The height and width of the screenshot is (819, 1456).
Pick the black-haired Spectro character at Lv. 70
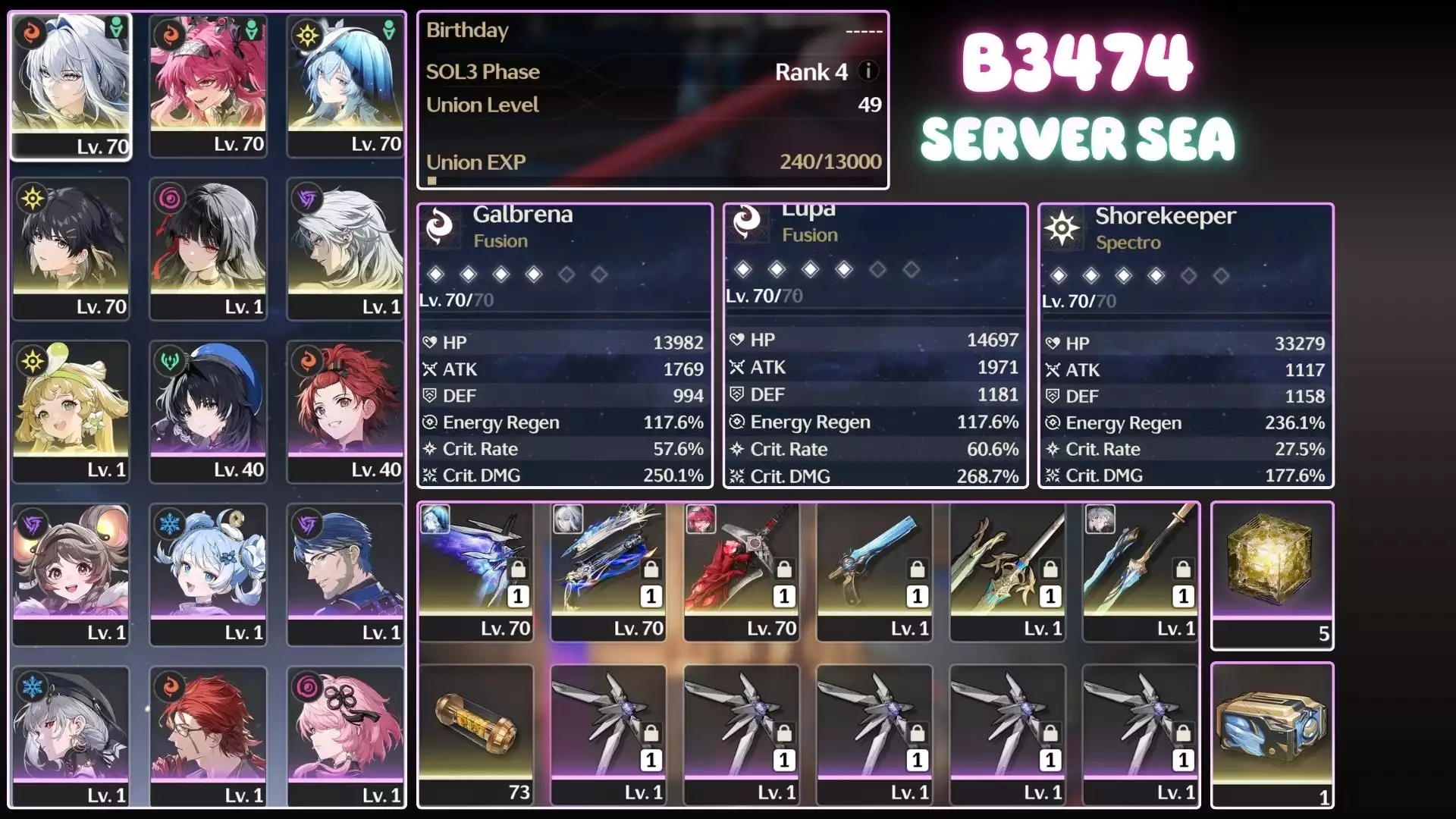click(71, 248)
